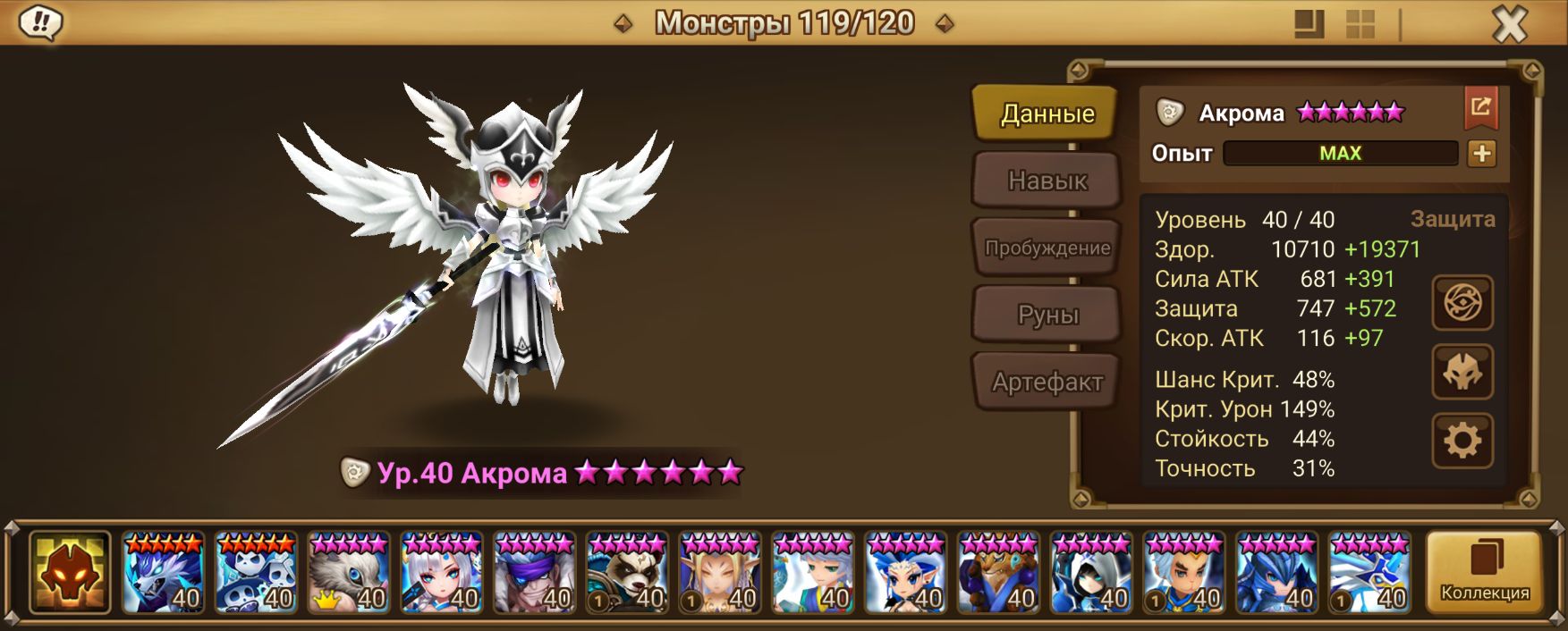Viewport: 1568px width, 631px height.
Task: Close the monsters screen with the X
Action: point(1510,24)
